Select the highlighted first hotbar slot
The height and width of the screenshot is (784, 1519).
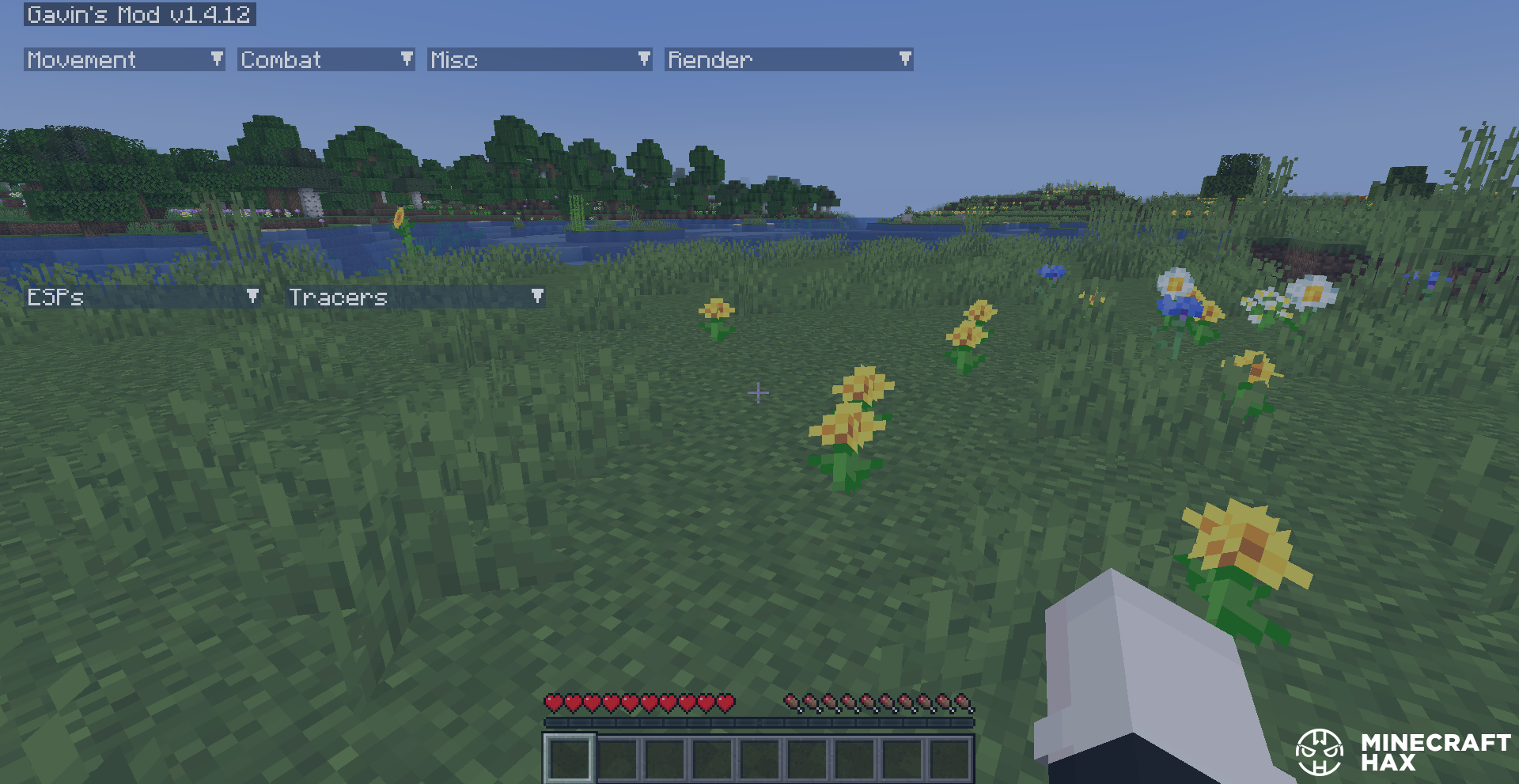tap(569, 758)
